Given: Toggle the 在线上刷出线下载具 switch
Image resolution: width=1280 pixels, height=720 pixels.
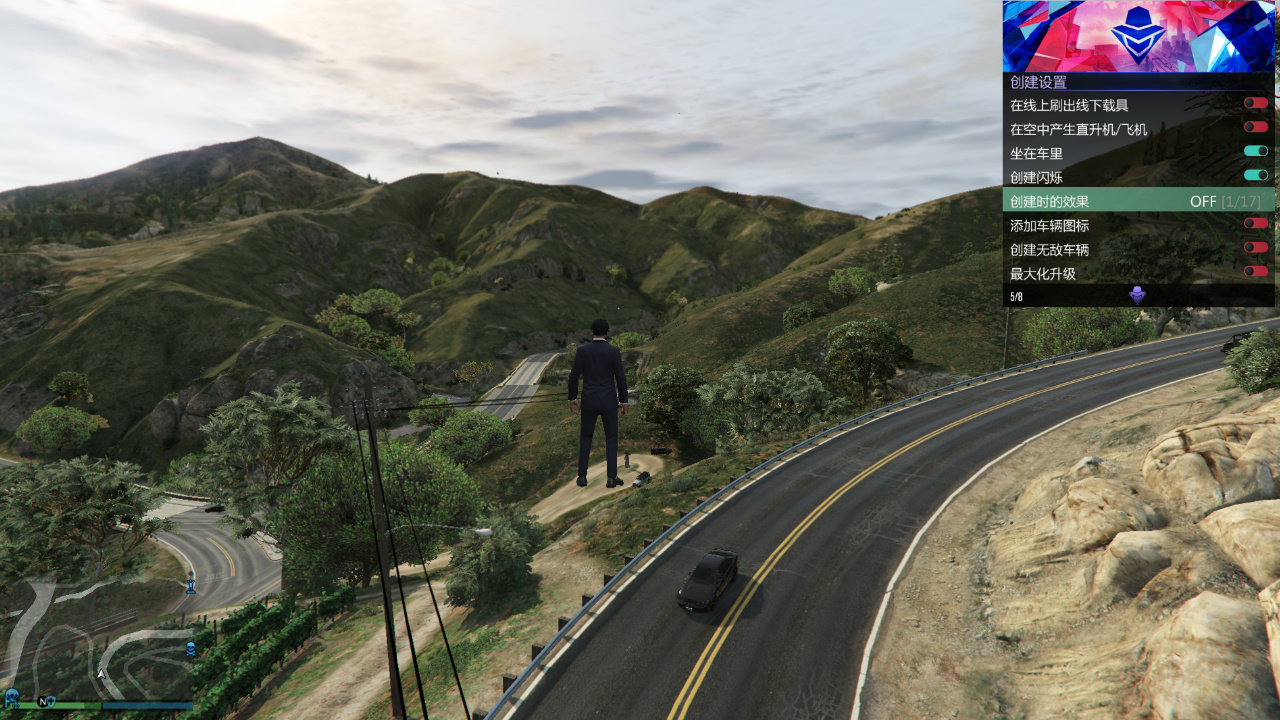Looking at the screenshot, I should click(x=1255, y=103).
